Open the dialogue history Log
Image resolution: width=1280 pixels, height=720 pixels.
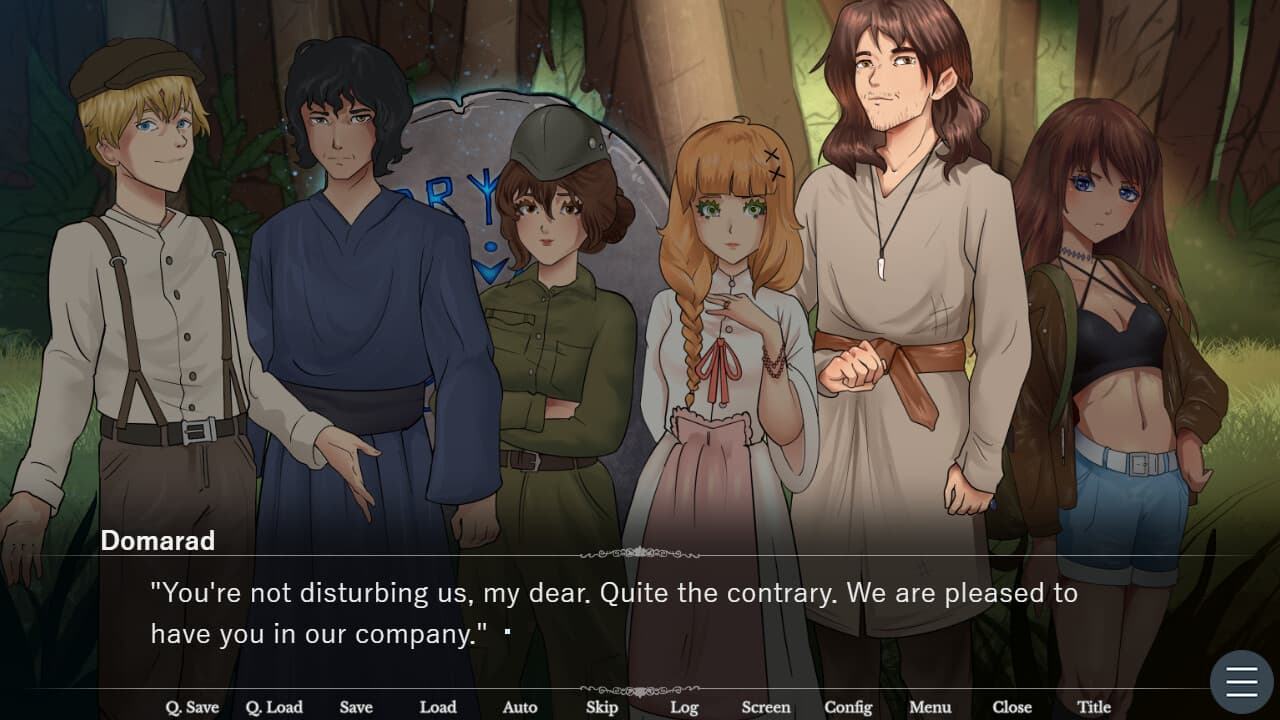point(685,707)
